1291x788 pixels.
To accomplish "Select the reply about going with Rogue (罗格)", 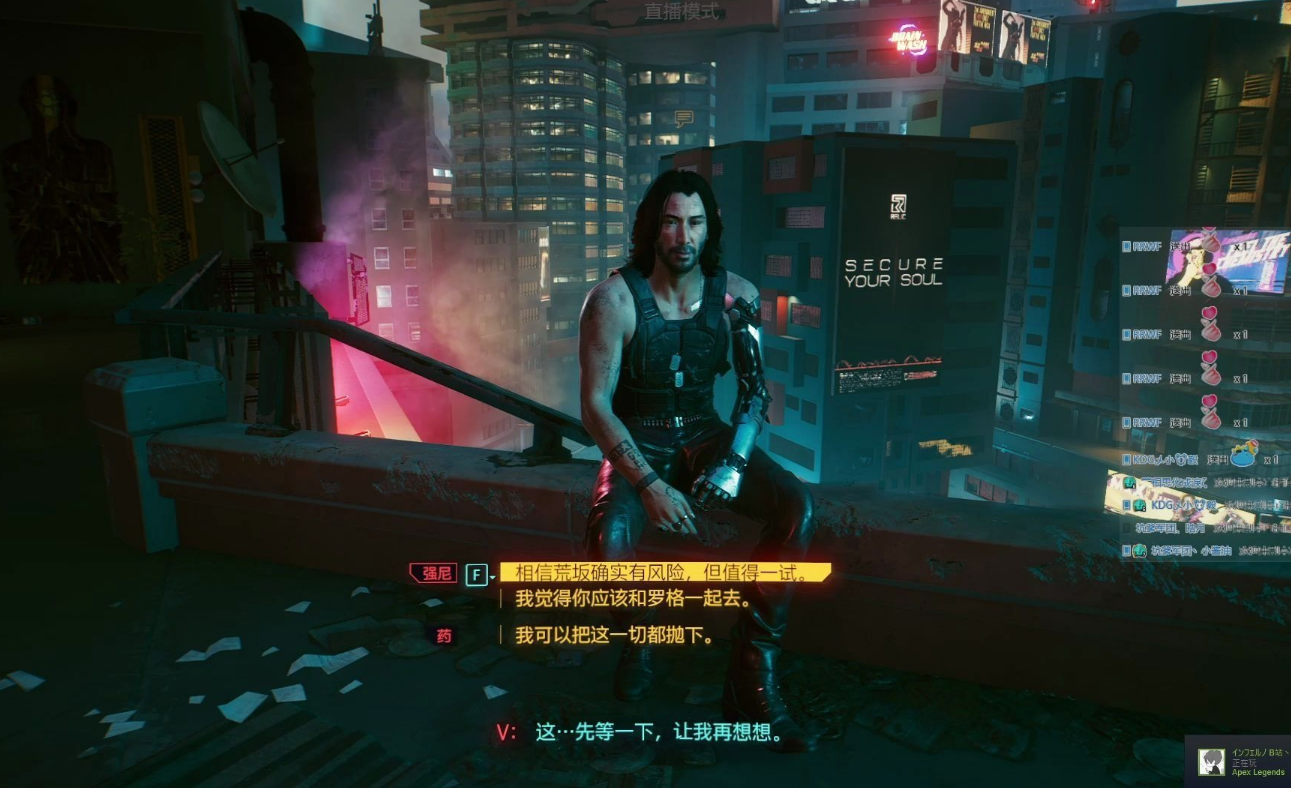I will point(634,601).
